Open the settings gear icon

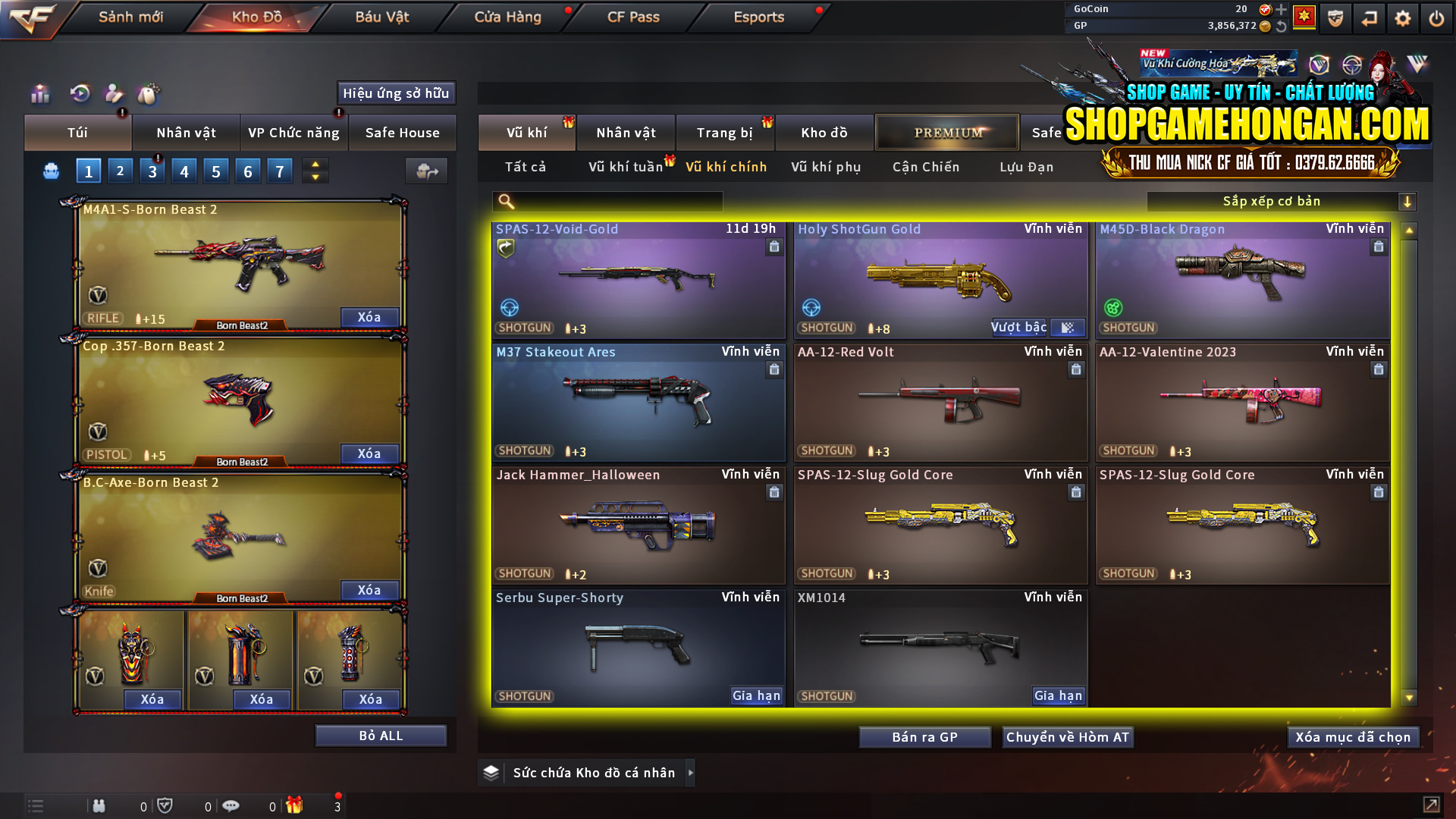point(1402,17)
